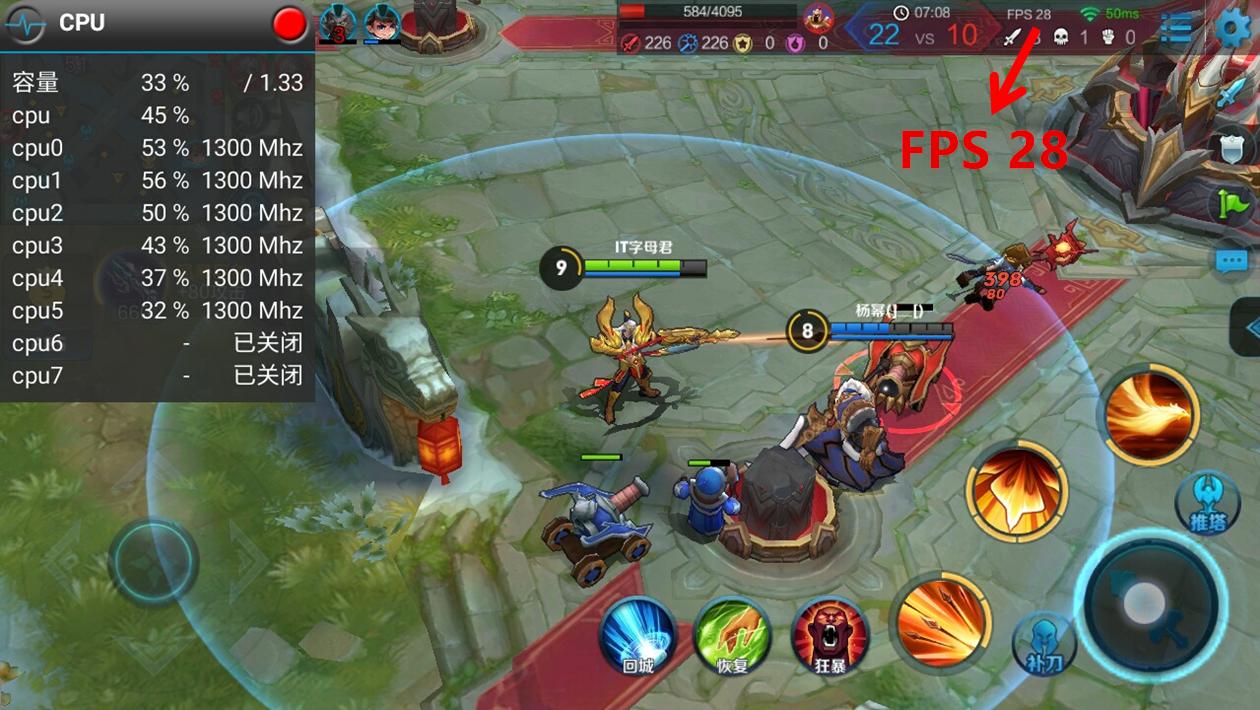Tap the 推塔 tower attack button
1260x710 pixels.
tap(1207, 502)
